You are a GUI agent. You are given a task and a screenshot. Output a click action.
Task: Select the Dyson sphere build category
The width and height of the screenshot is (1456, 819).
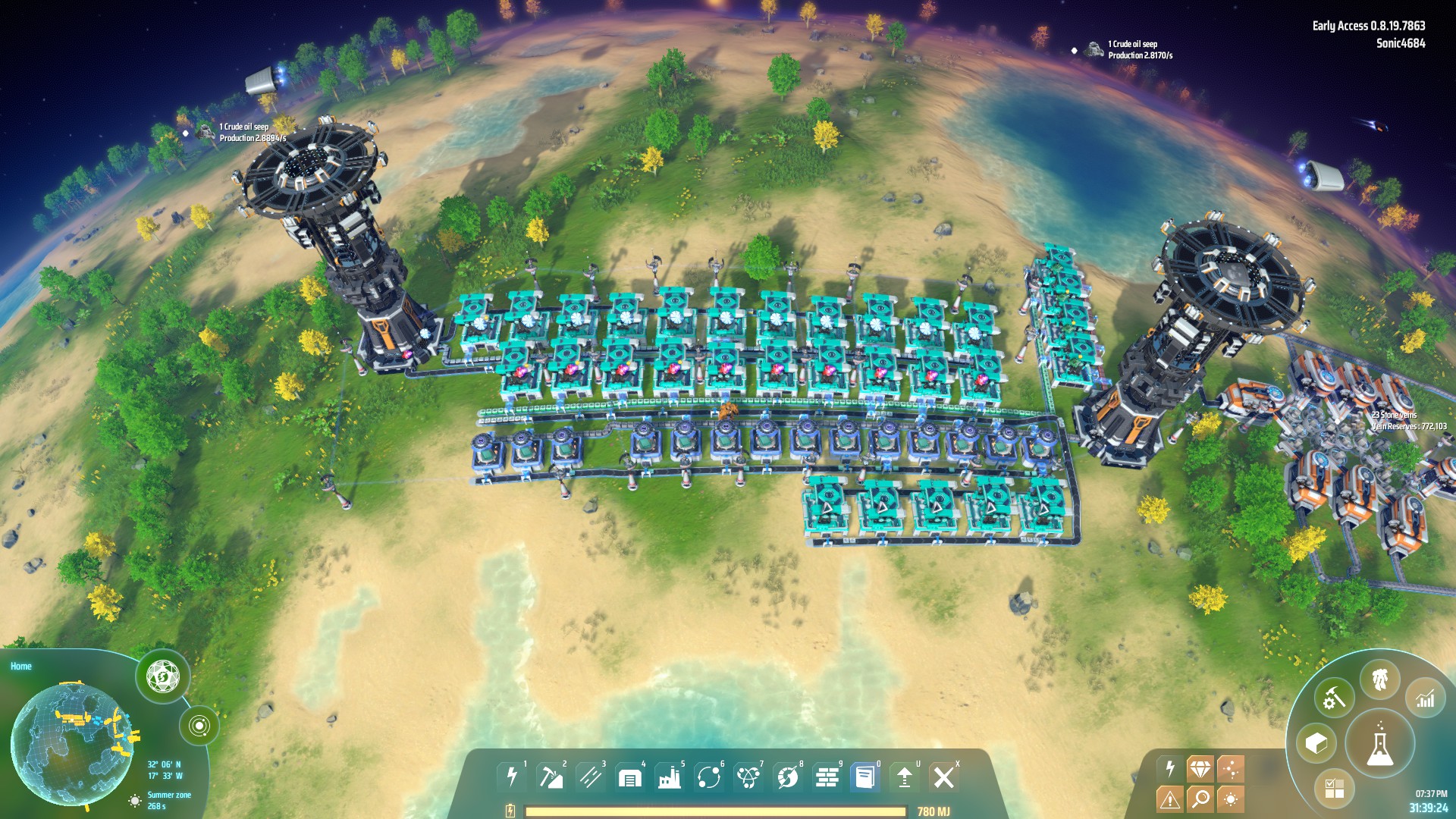(x=787, y=777)
